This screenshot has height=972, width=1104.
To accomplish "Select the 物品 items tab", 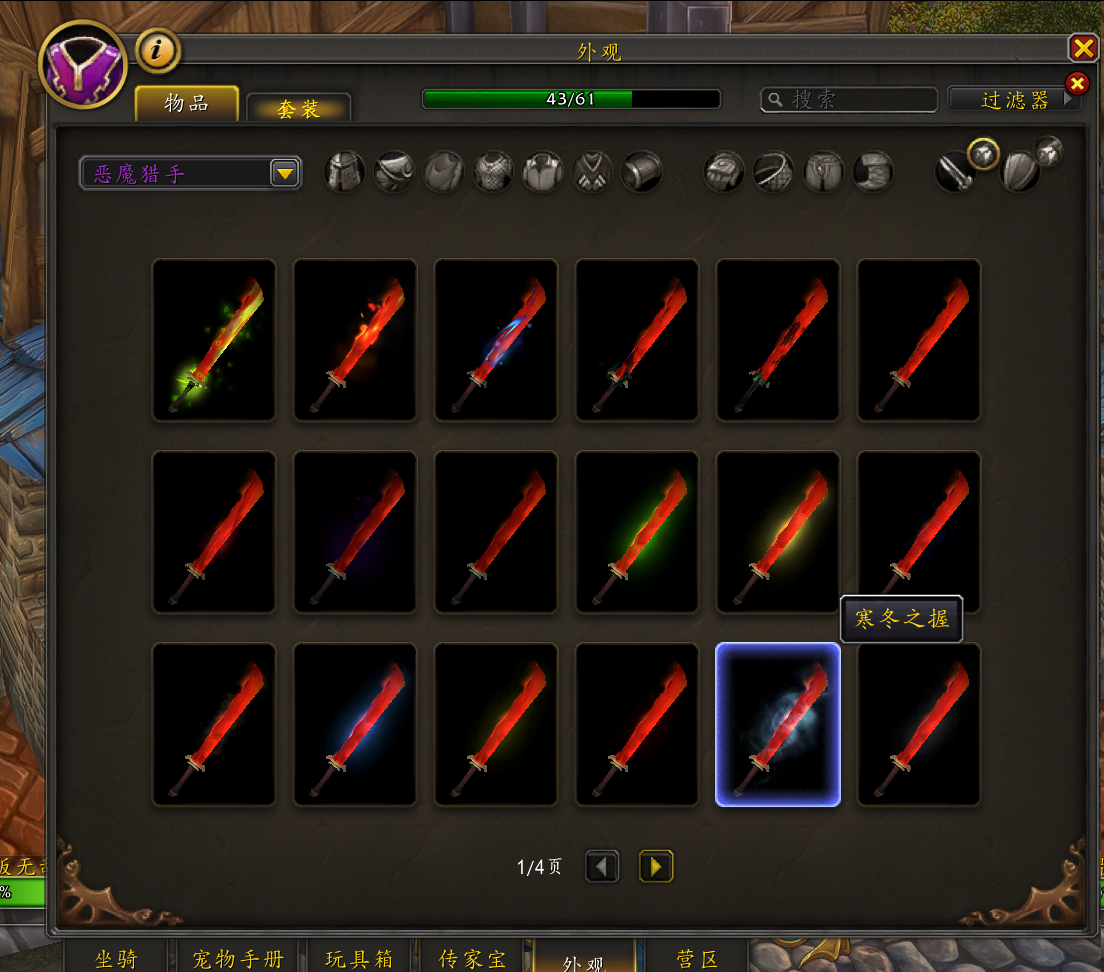I will 187,104.
